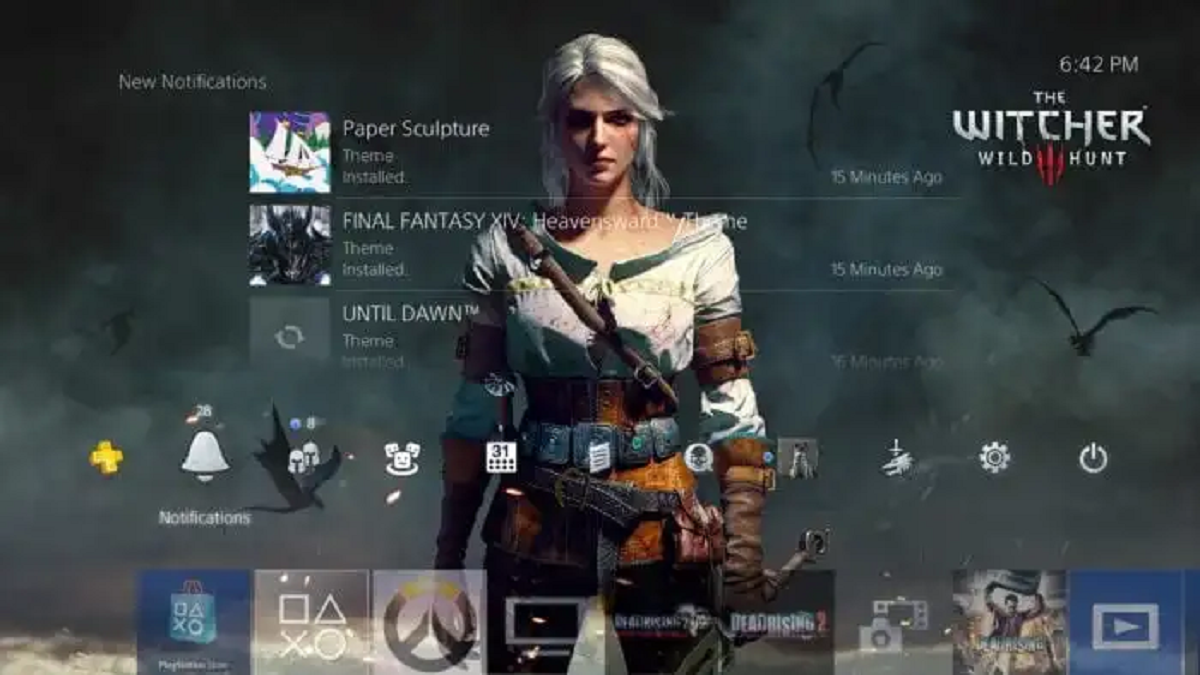Image resolution: width=1200 pixels, height=675 pixels.
Task: Select the Final Fantasy XIV Heavensward notification
Action: (x=595, y=245)
